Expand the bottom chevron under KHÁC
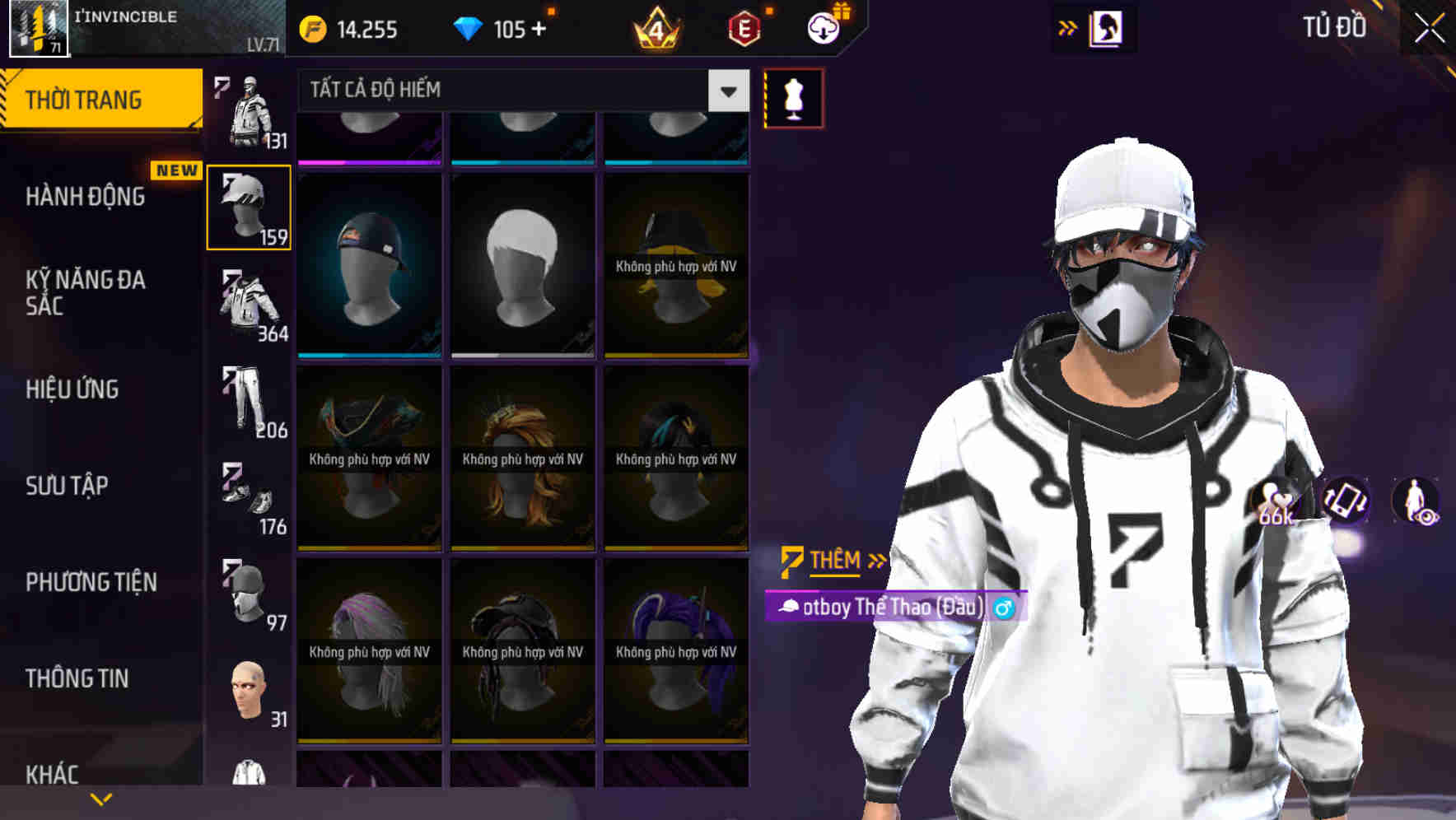1456x820 pixels. [101, 798]
